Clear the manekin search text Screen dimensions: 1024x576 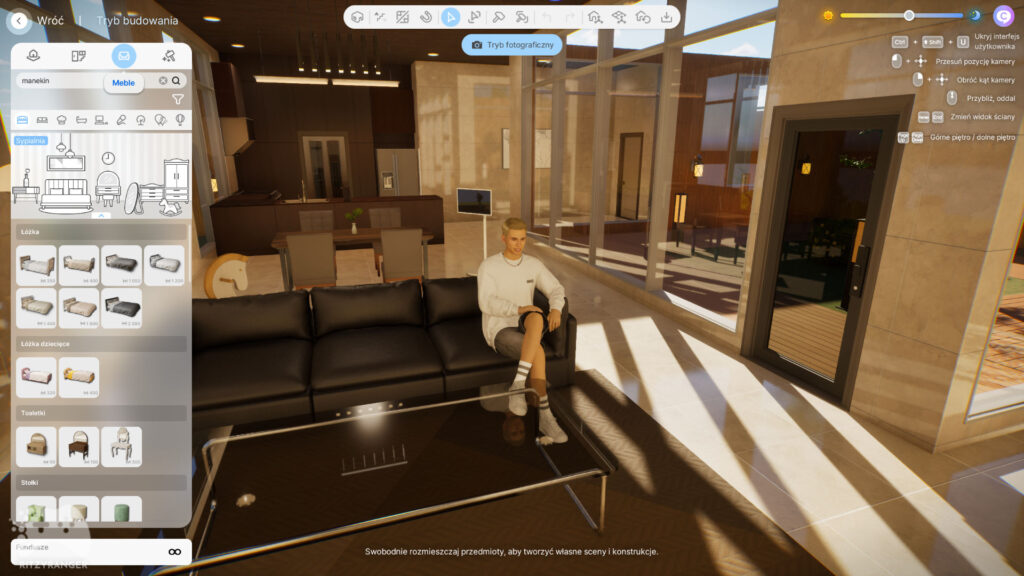(x=163, y=81)
